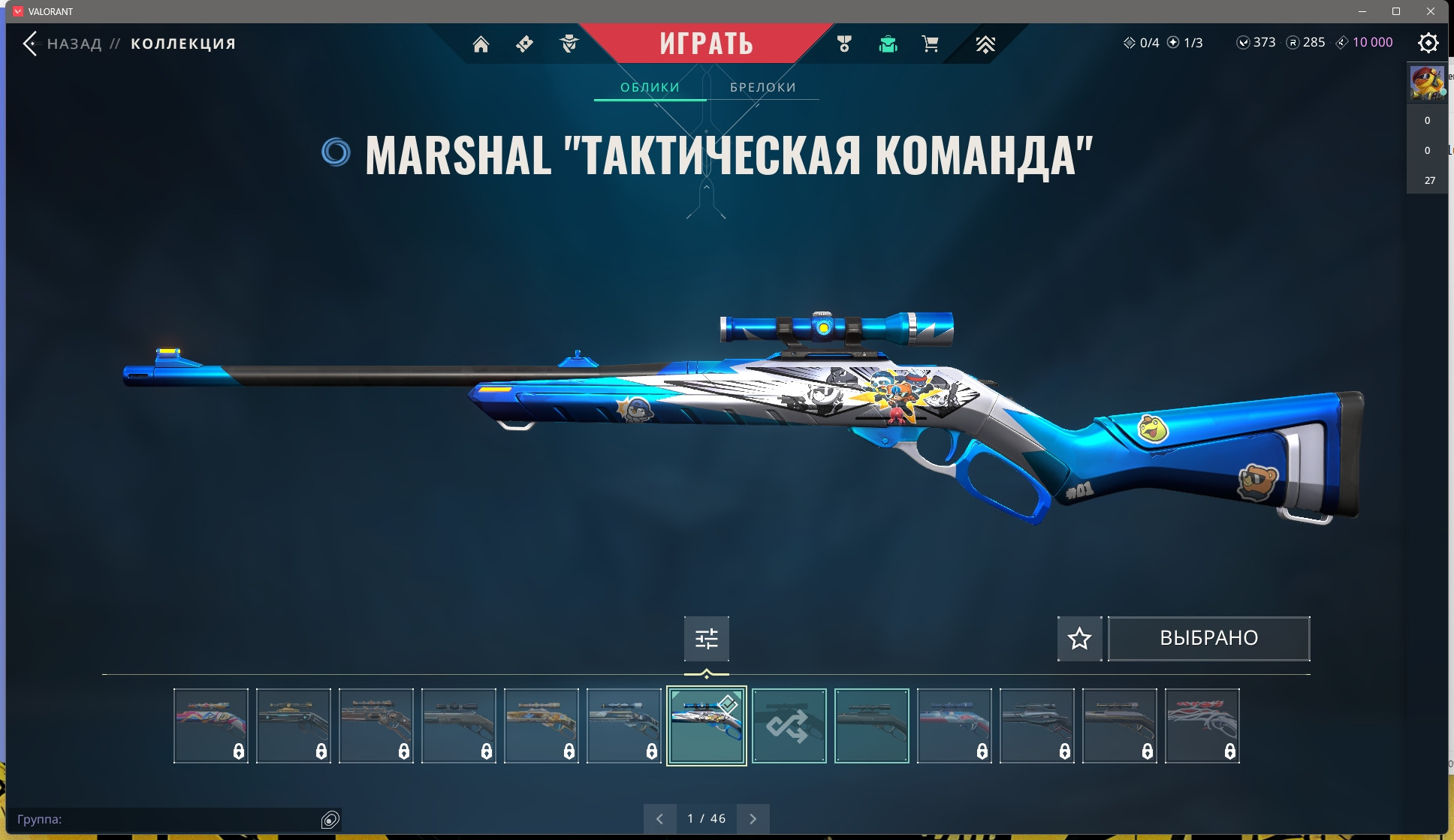
Task: Select the ОБЛИКИ tab
Action: tap(650, 87)
